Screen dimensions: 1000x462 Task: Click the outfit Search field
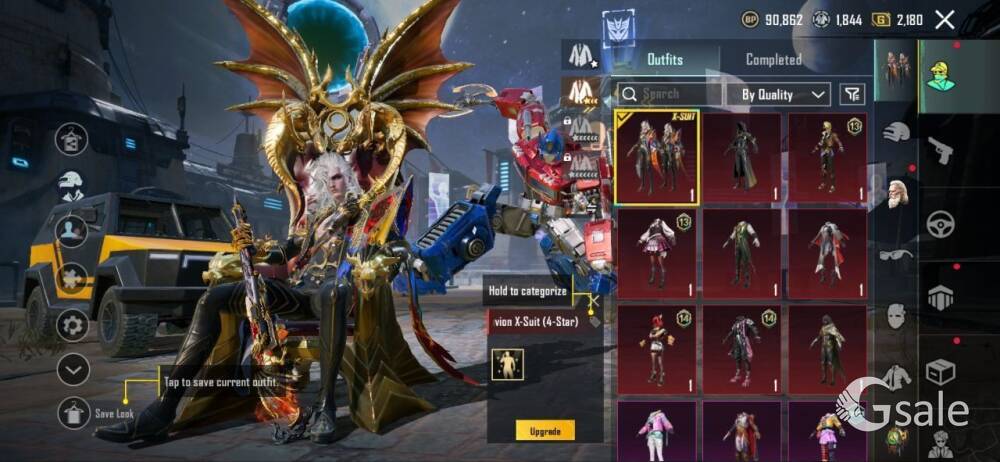(x=667, y=94)
